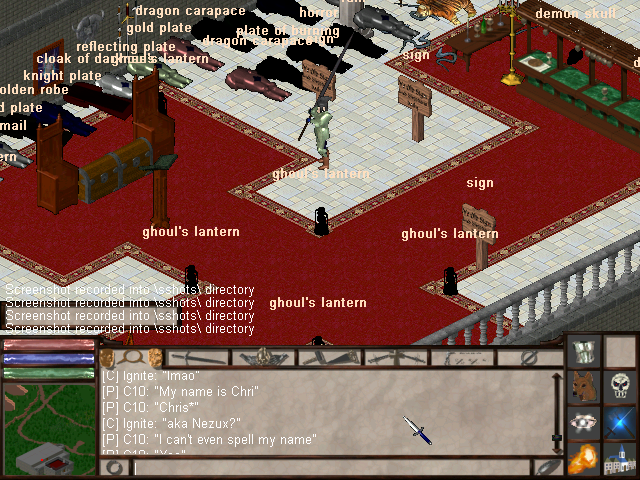Select the brown dog head icon
Screen dimensions: 640x480
[x=584, y=388]
